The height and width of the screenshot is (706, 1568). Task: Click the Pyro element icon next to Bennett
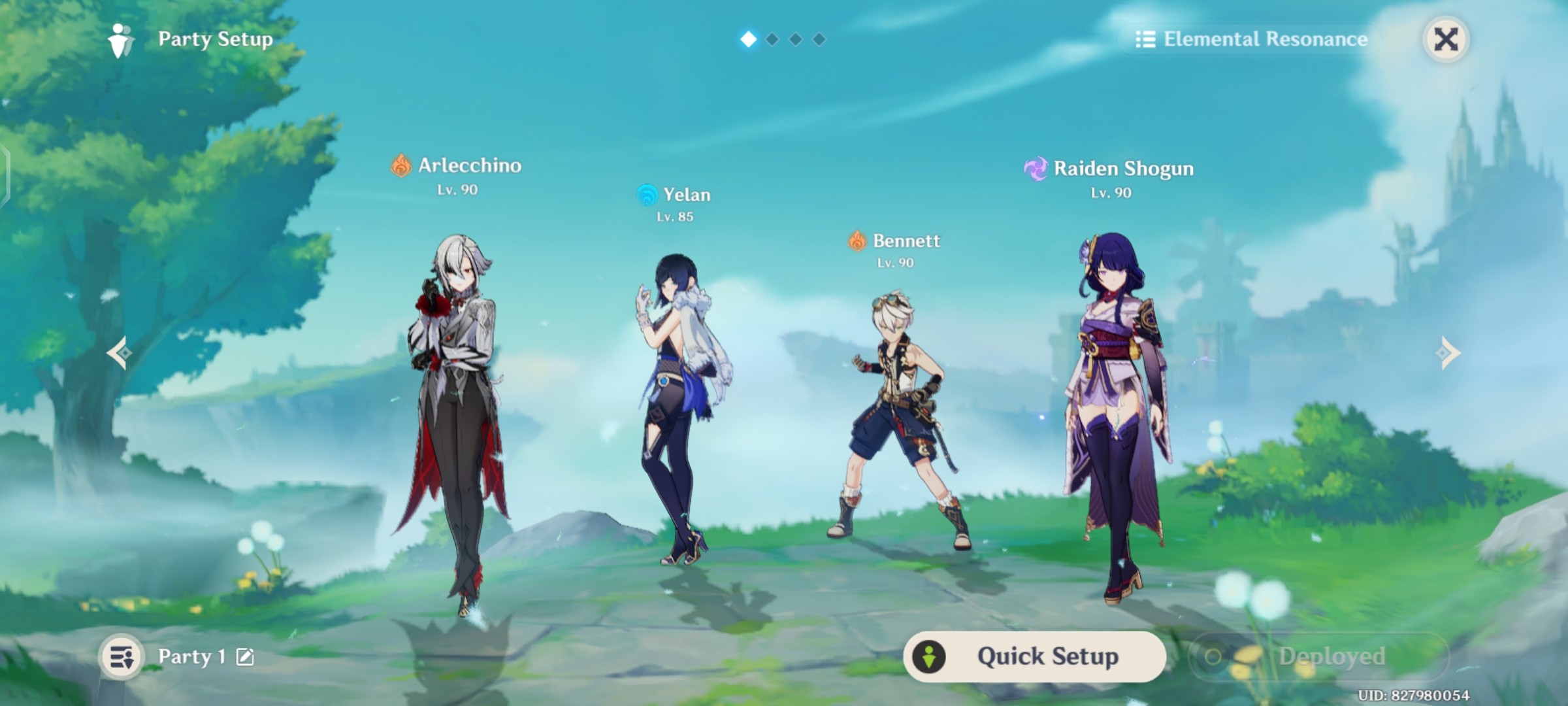[857, 241]
